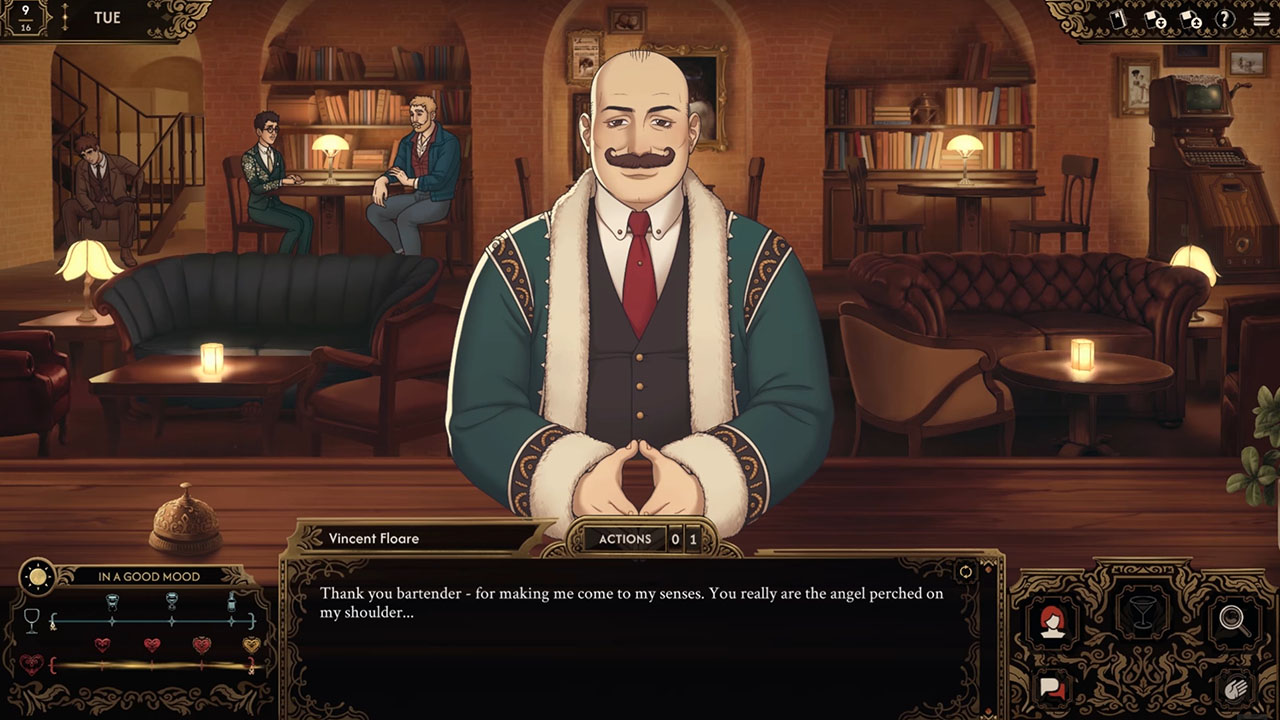Open the journal book icon at top right
Image resolution: width=1280 pixels, height=720 pixels.
tap(1118, 18)
